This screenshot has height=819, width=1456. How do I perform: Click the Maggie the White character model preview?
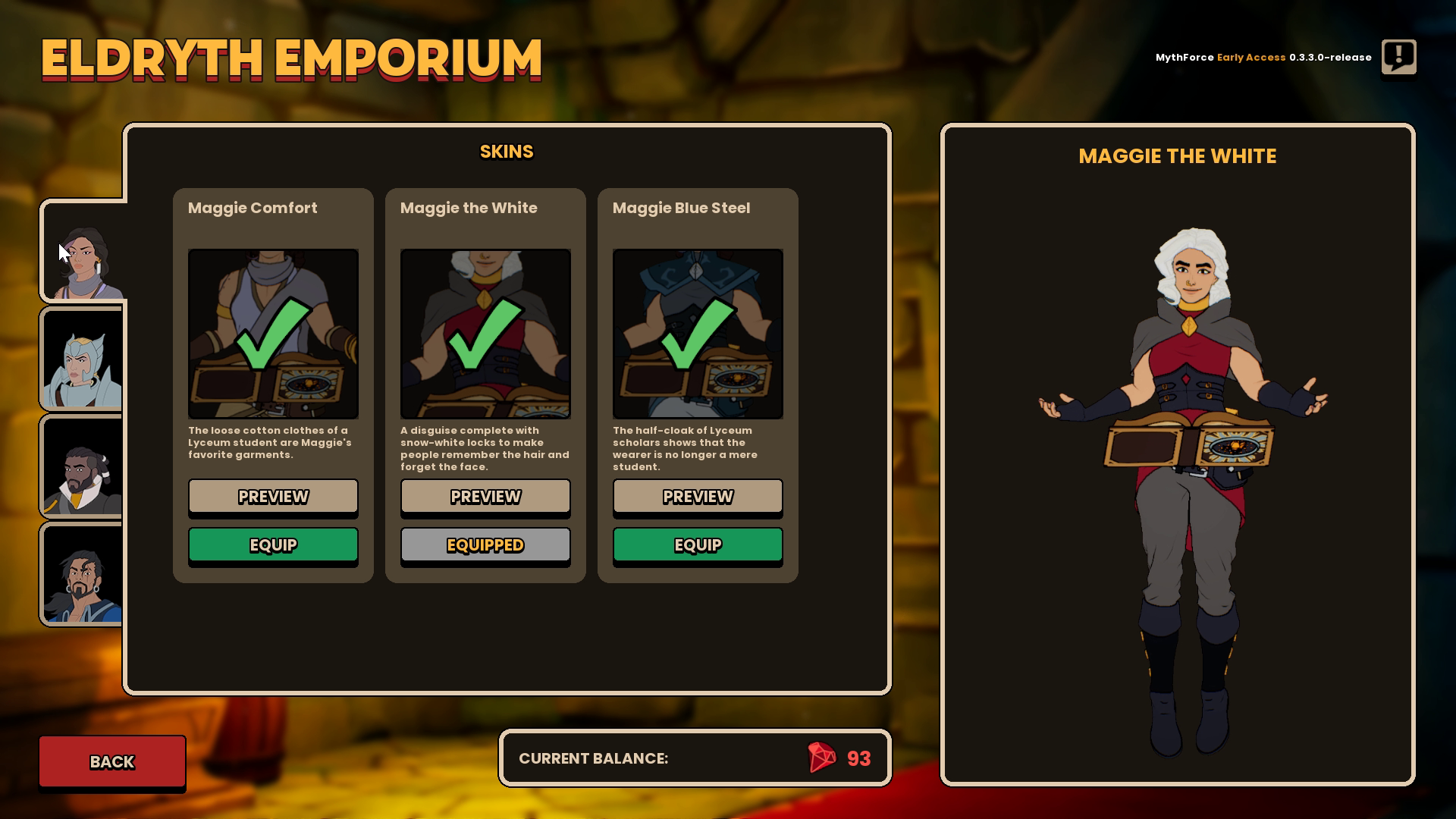[x=1176, y=455]
